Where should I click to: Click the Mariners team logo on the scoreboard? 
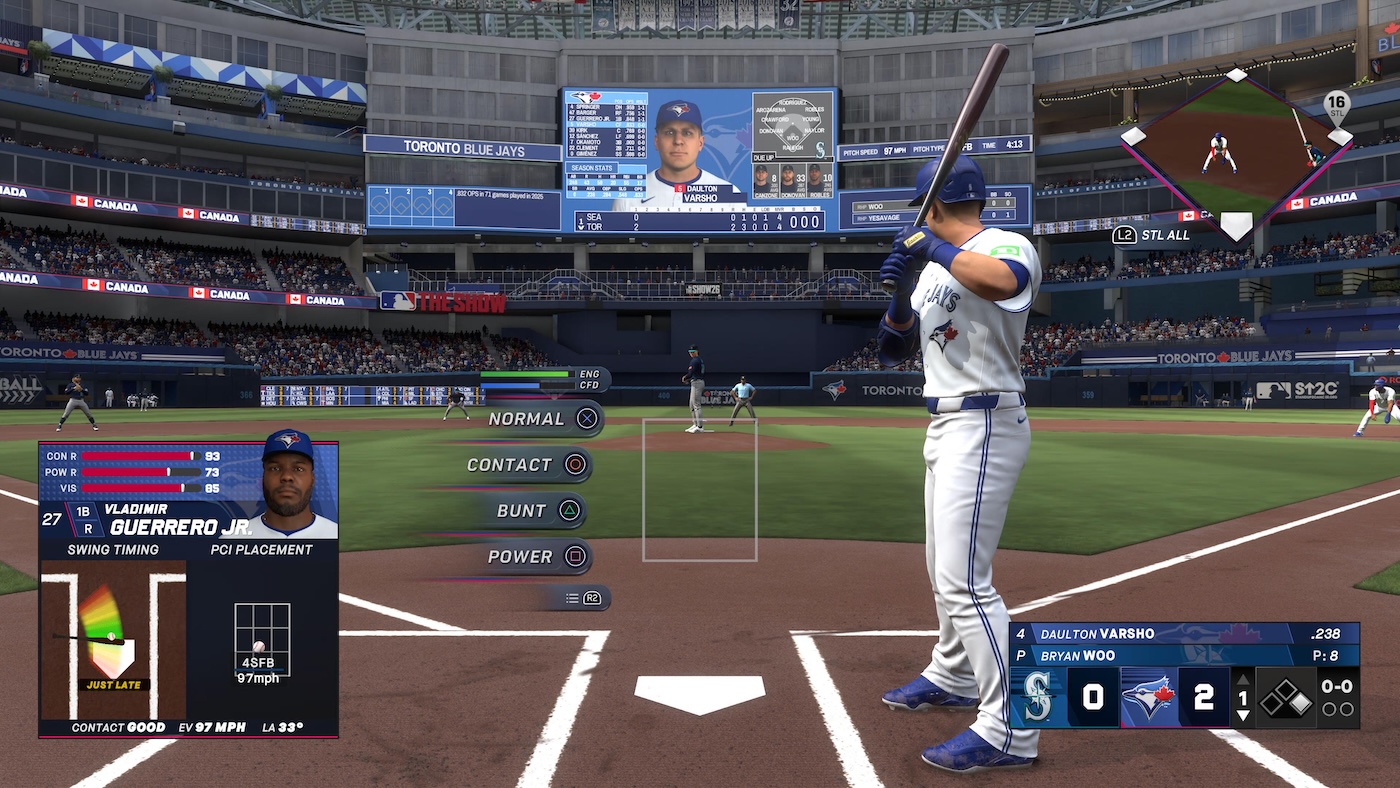pyautogui.click(x=1037, y=696)
